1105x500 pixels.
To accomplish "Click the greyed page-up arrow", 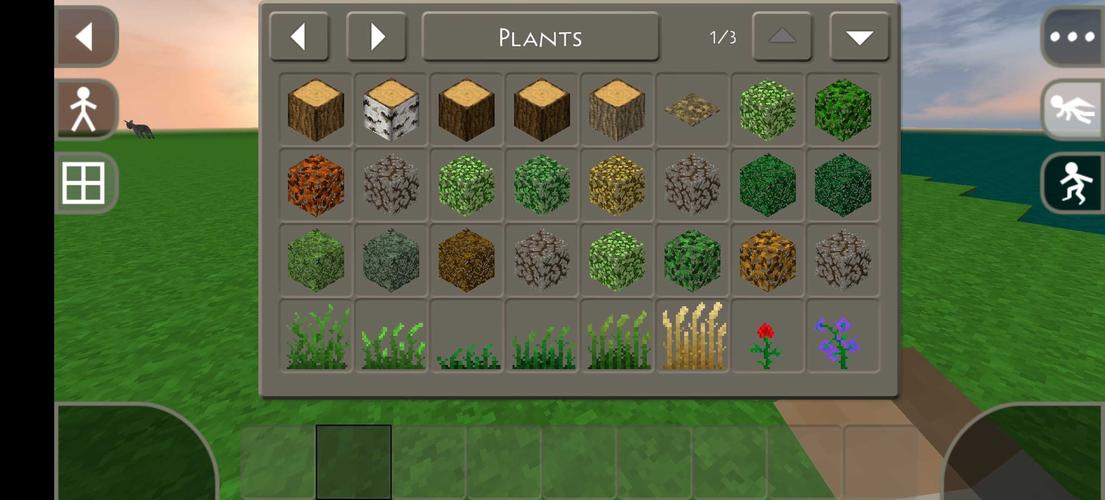I will click(x=782, y=38).
